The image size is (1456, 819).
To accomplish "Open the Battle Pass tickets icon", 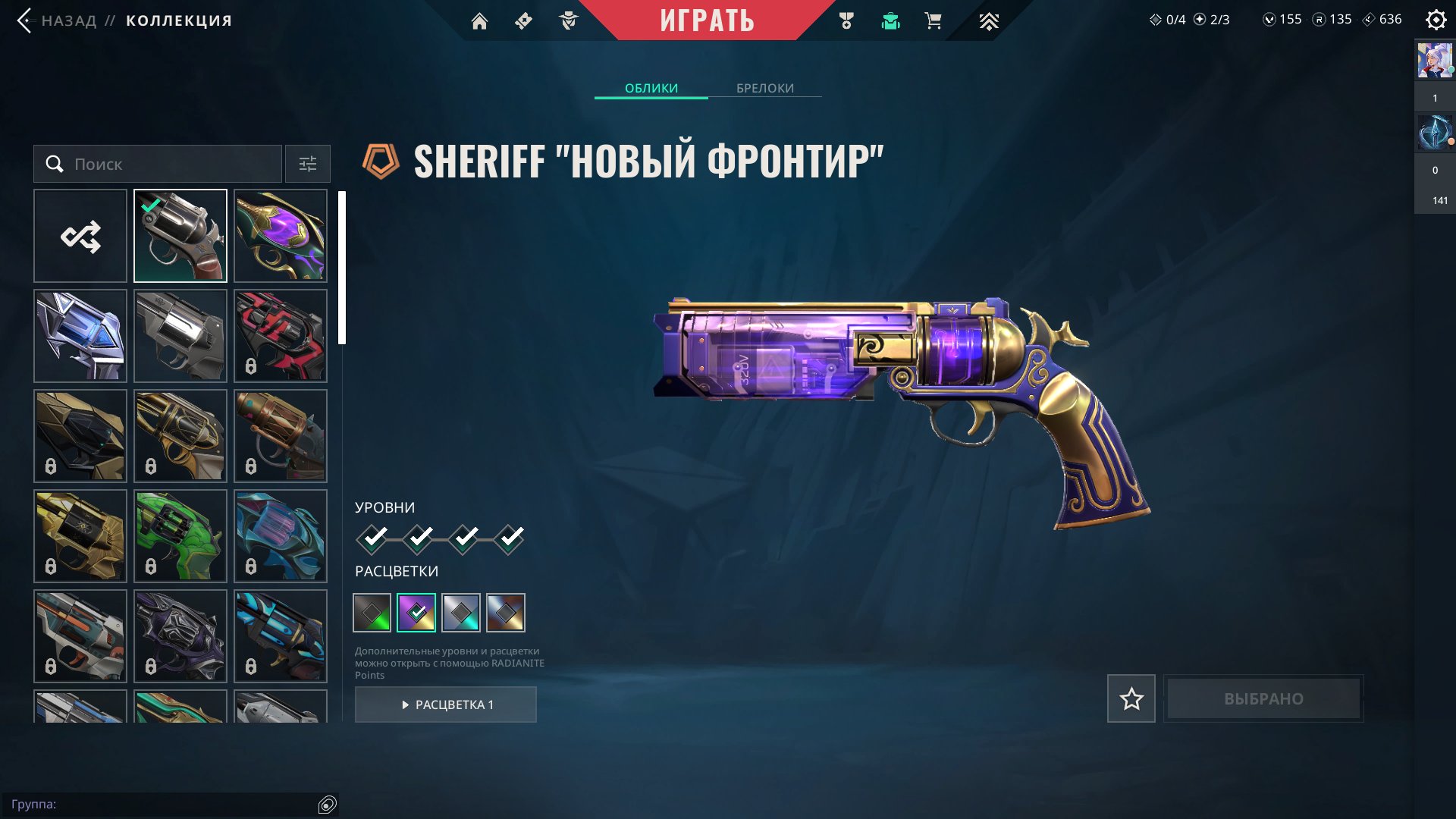I will click(522, 20).
